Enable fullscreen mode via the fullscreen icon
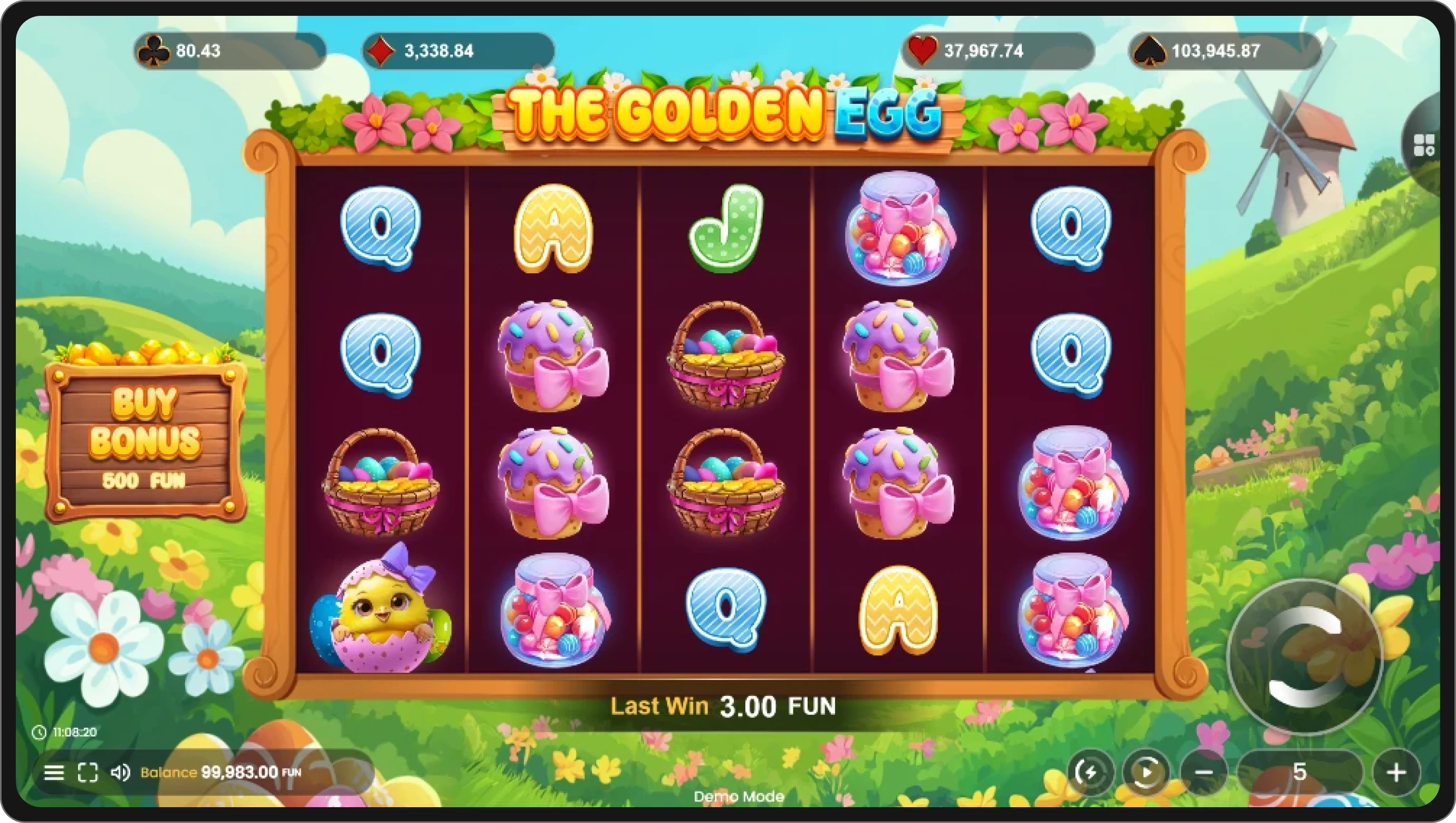1456x823 pixels. pyautogui.click(x=88, y=772)
